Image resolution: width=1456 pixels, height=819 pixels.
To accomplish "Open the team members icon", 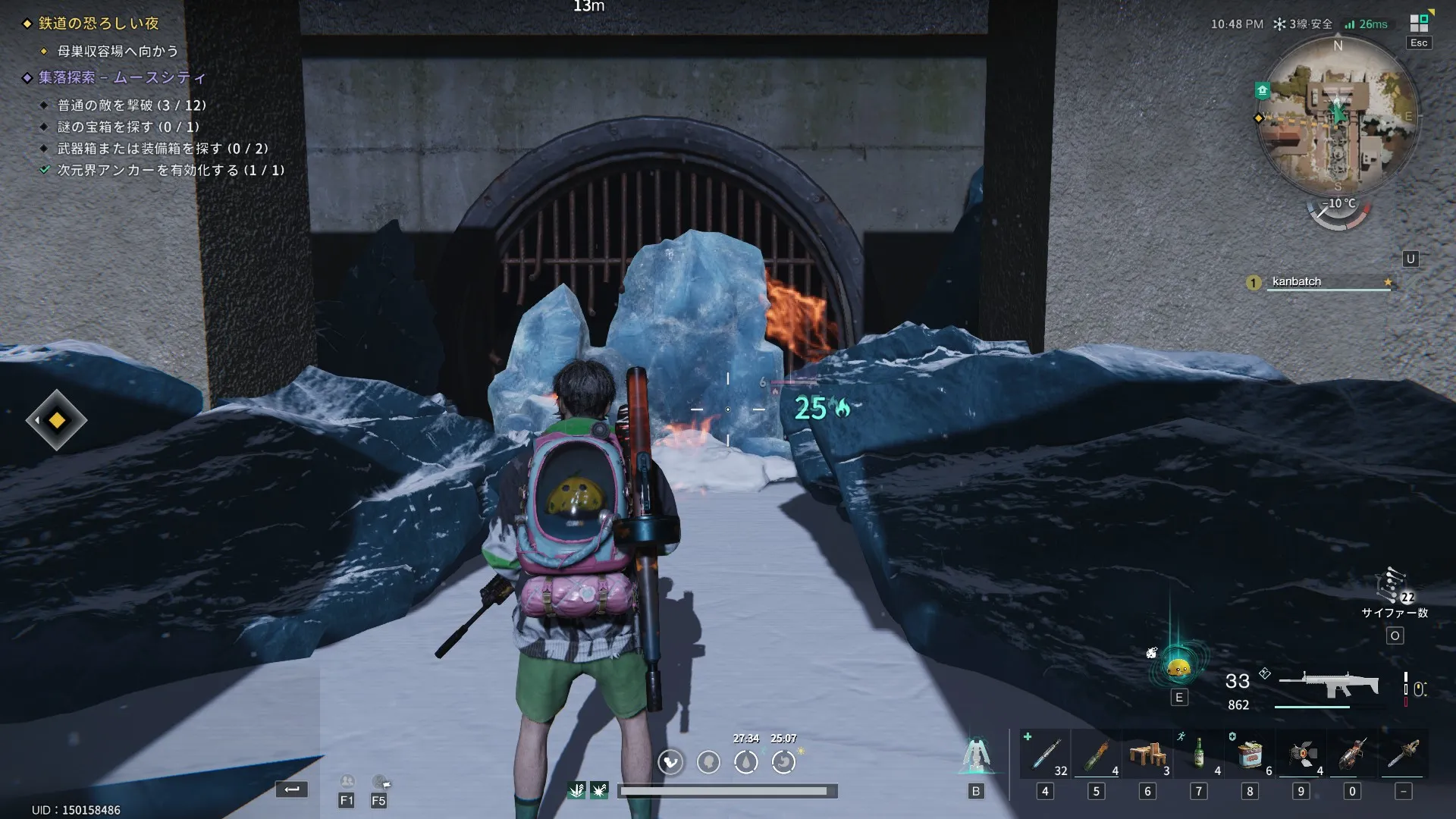I will click(347, 783).
